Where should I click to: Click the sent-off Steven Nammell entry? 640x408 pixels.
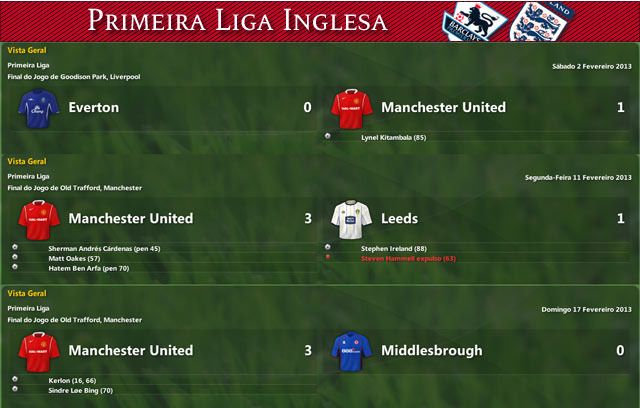(407, 258)
